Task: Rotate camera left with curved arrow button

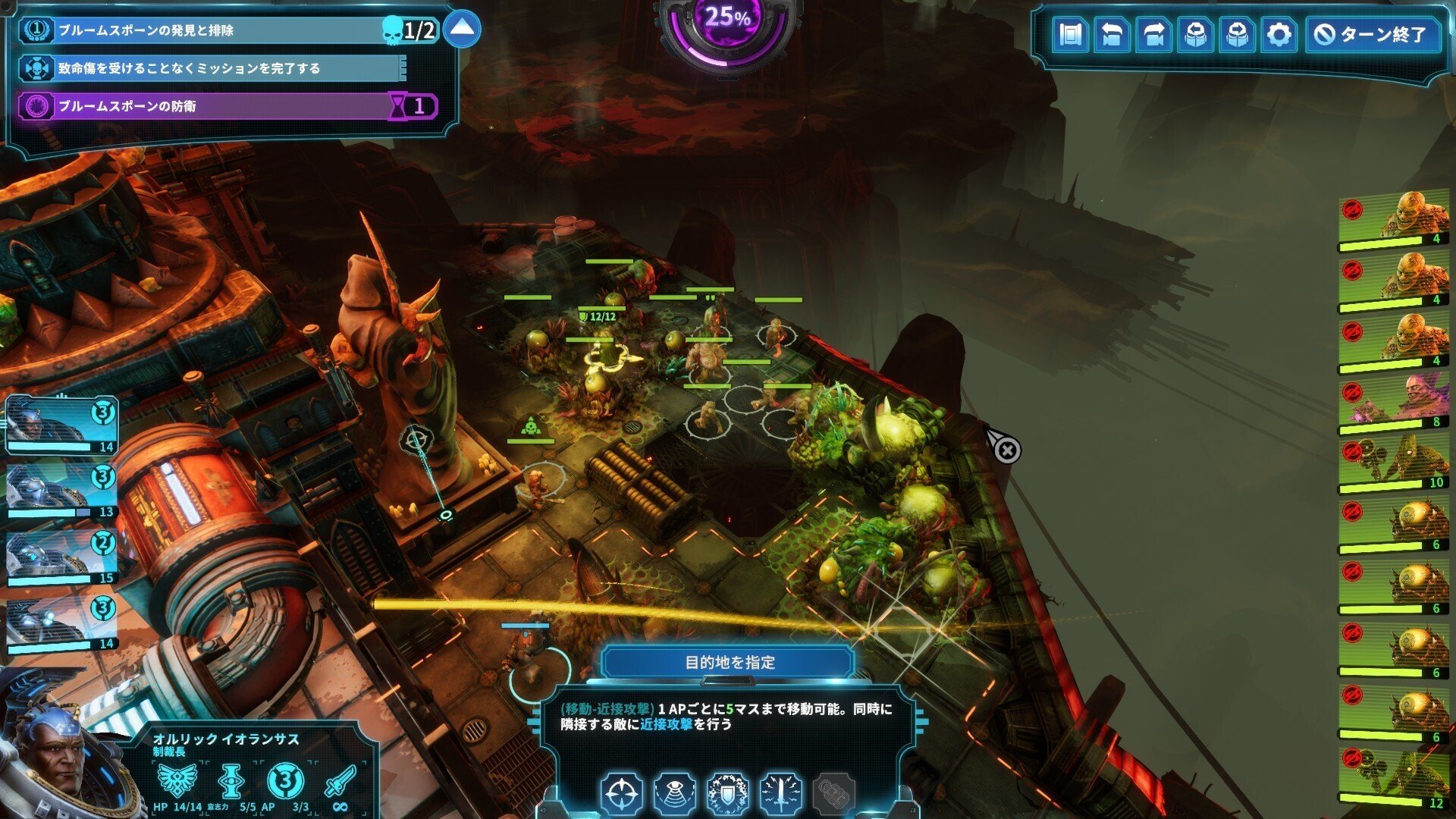Action: click(x=1112, y=35)
